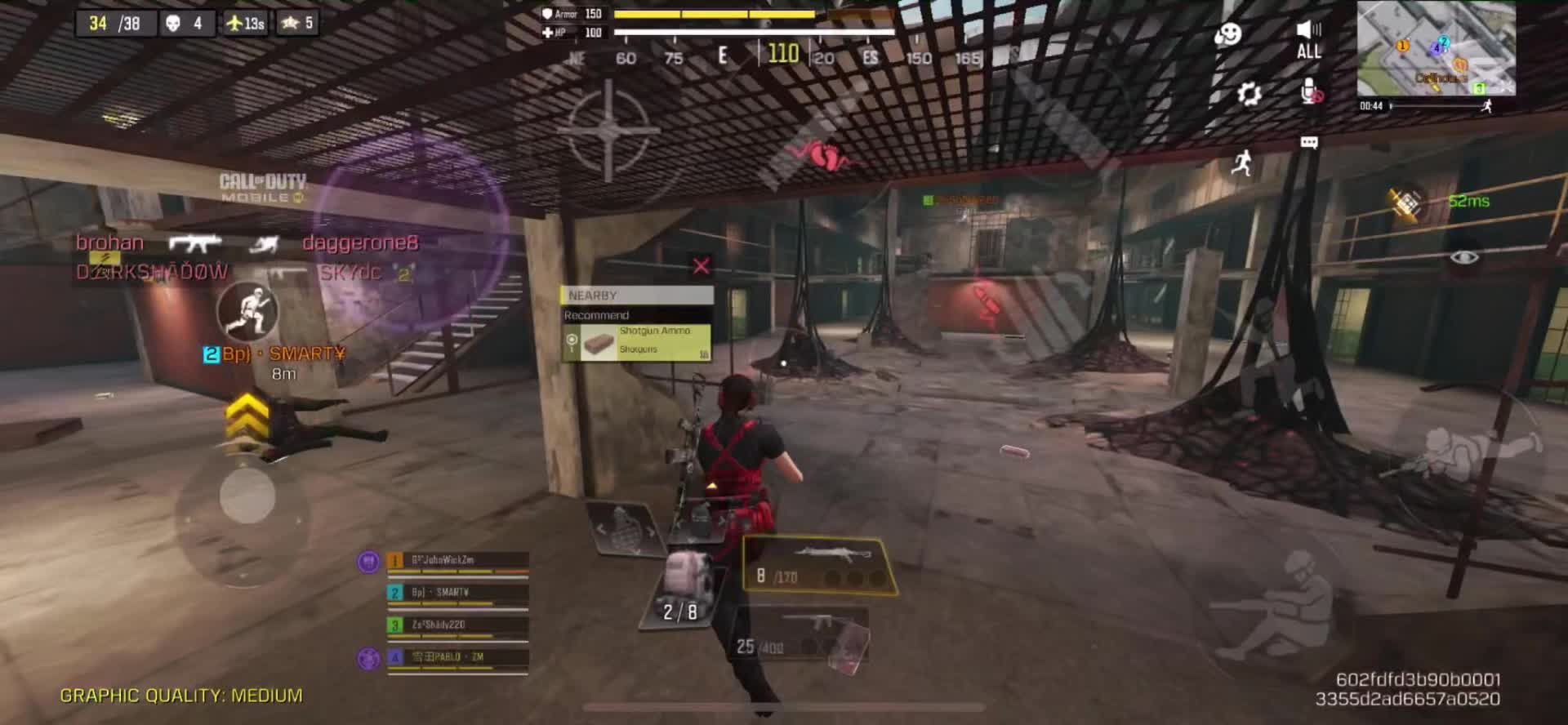Tap the crosshair fire button
Viewport: 1568px width, 725px height.
tap(608, 130)
